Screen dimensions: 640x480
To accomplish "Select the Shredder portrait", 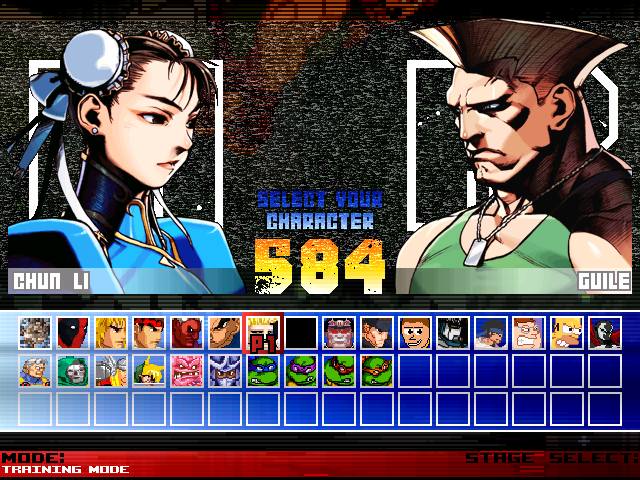I will 225,370.
